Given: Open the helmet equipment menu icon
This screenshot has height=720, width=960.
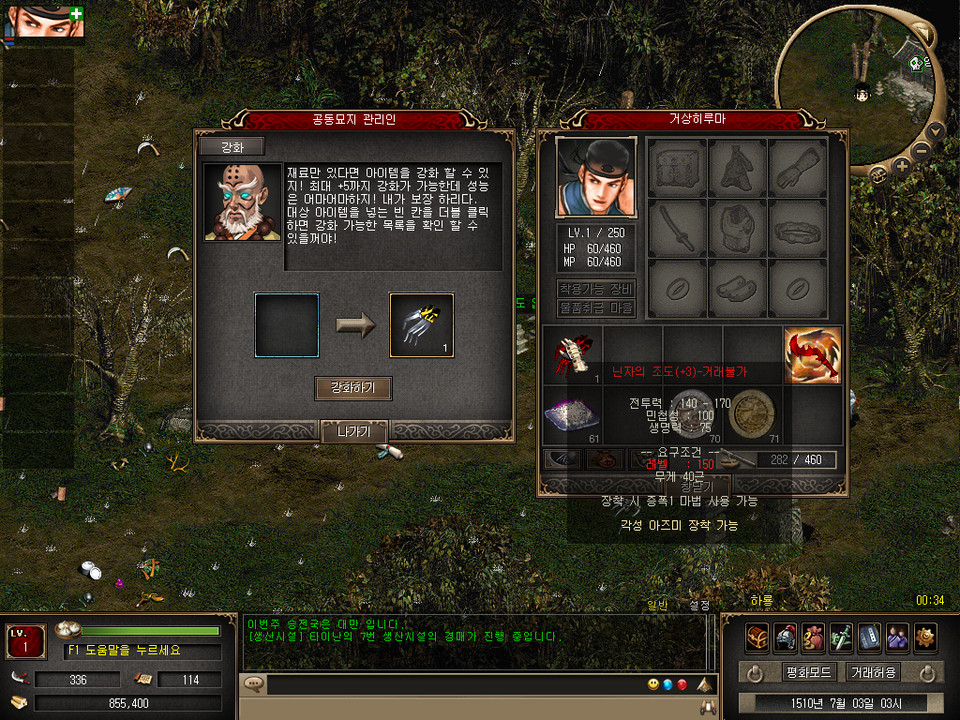Looking at the screenshot, I should 785,637.
